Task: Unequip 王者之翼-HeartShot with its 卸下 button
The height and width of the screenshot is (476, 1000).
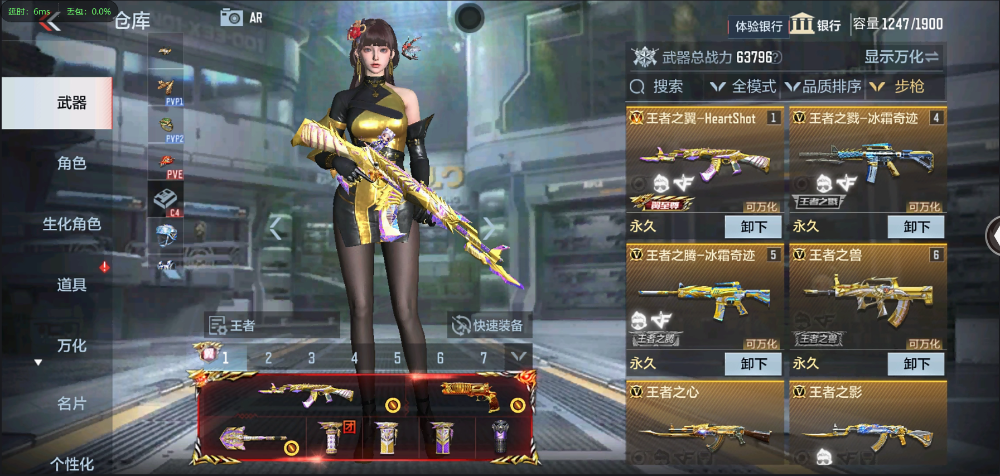Action: point(752,227)
